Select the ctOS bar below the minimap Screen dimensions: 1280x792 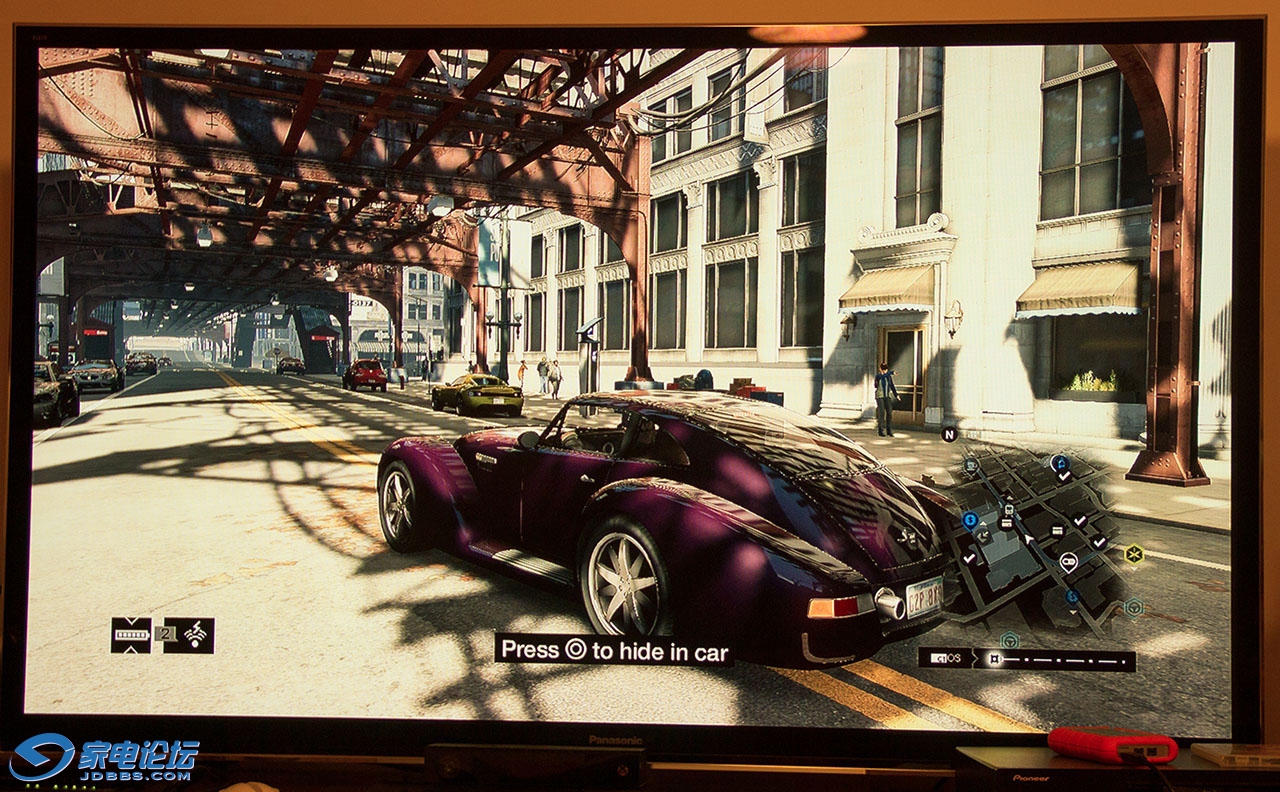pos(1026,659)
